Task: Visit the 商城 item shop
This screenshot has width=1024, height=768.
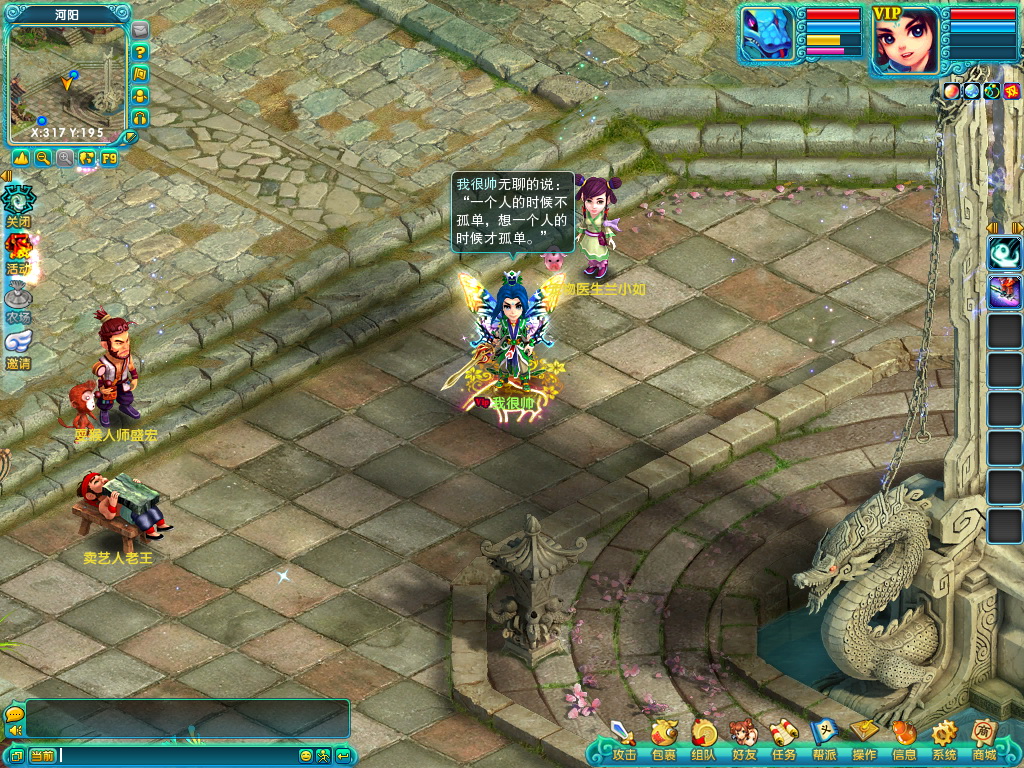Action: coord(984,738)
